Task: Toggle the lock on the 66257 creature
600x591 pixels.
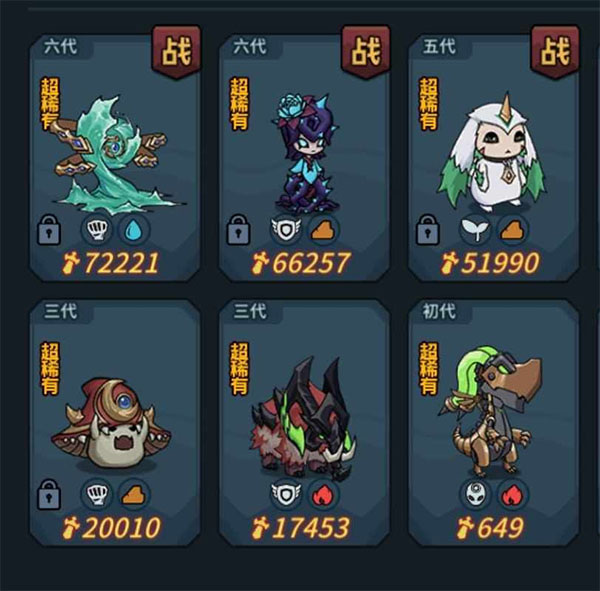Action: coord(237,231)
